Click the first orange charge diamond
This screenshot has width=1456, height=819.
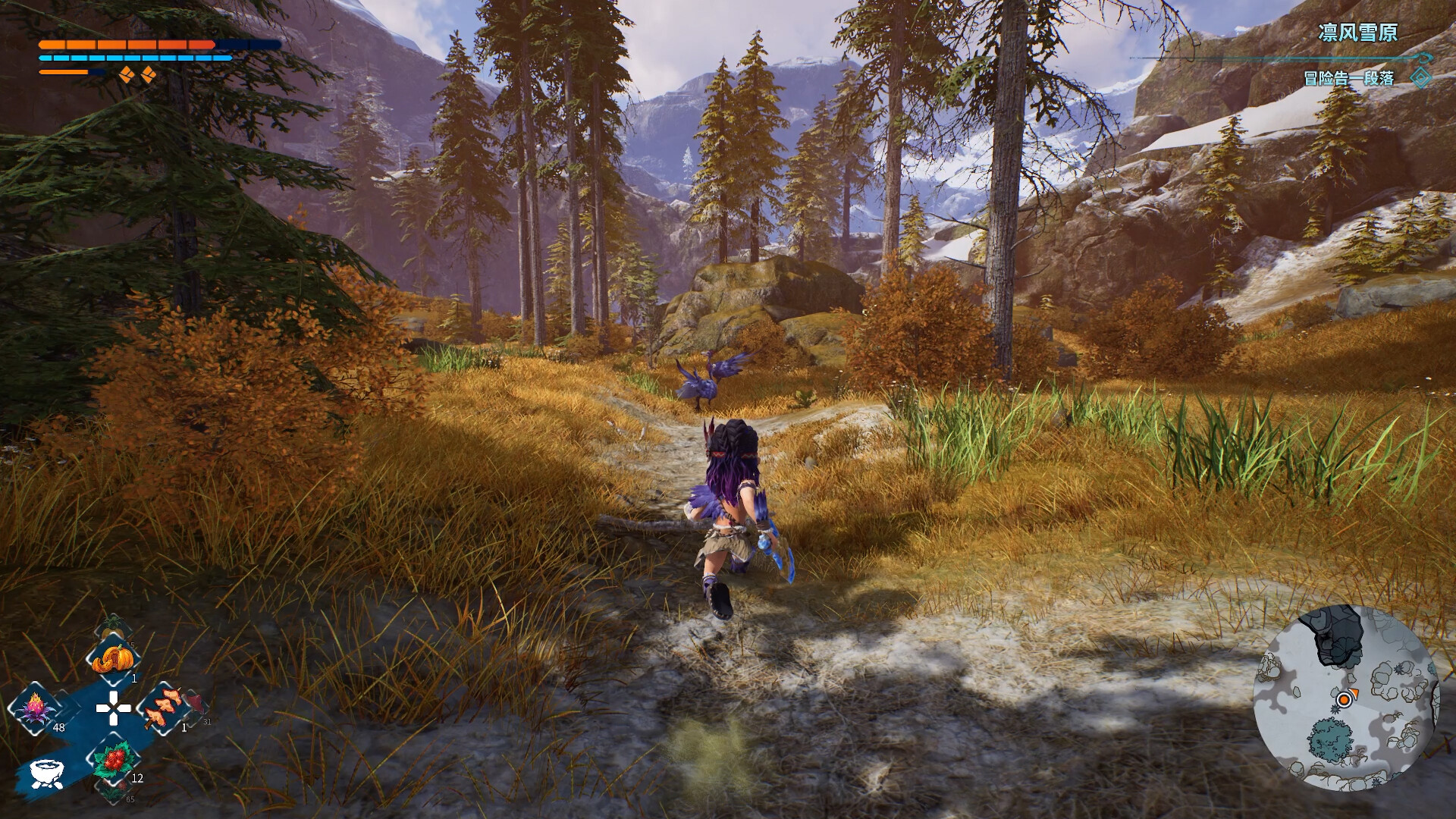[127, 74]
